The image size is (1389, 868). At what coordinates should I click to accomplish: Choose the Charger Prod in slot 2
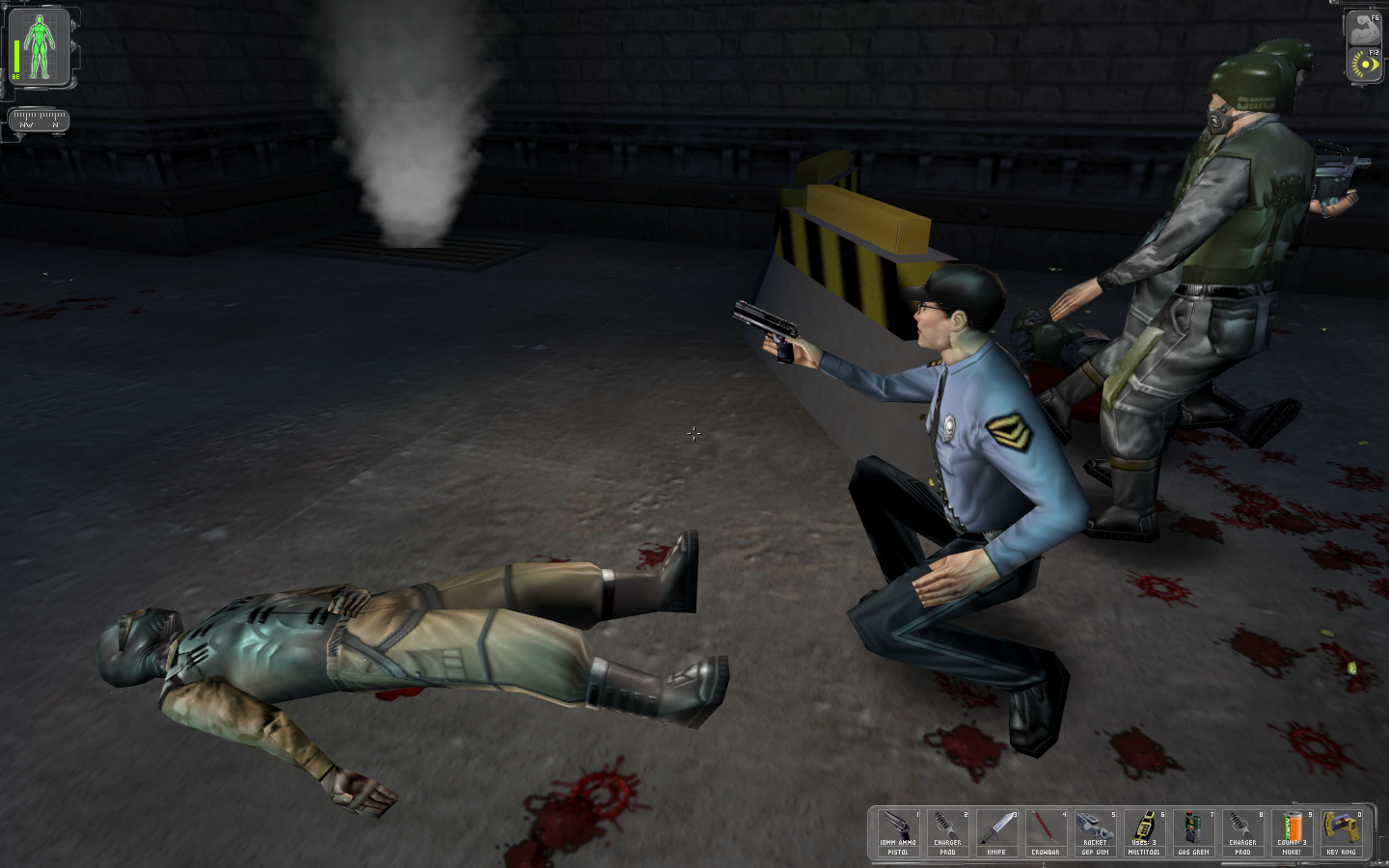pyautogui.click(x=947, y=832)
